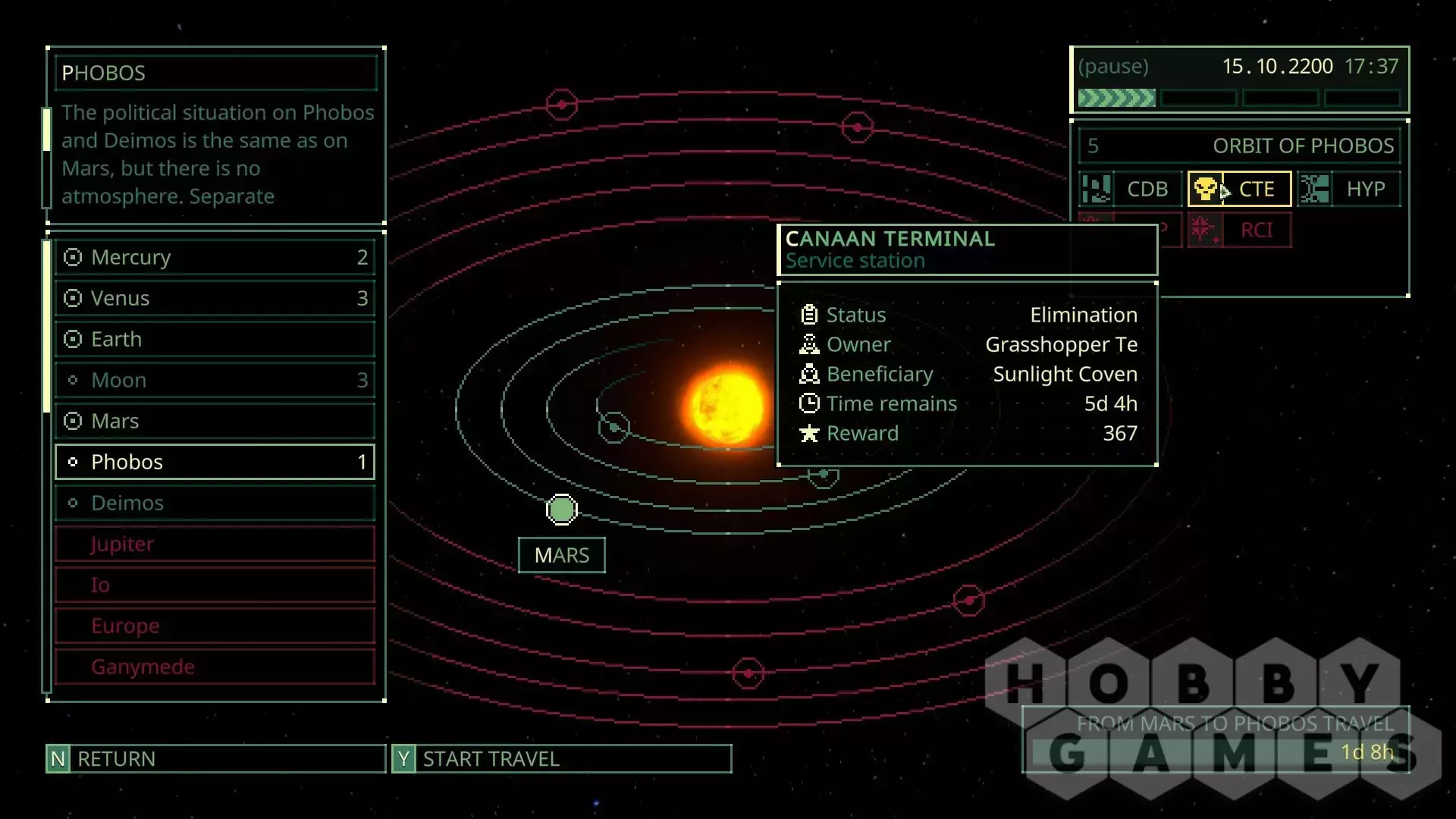Choose Deimos as the destination
Screen dimensions: 1456x819
pyautogui.click(x=215, y=503)
